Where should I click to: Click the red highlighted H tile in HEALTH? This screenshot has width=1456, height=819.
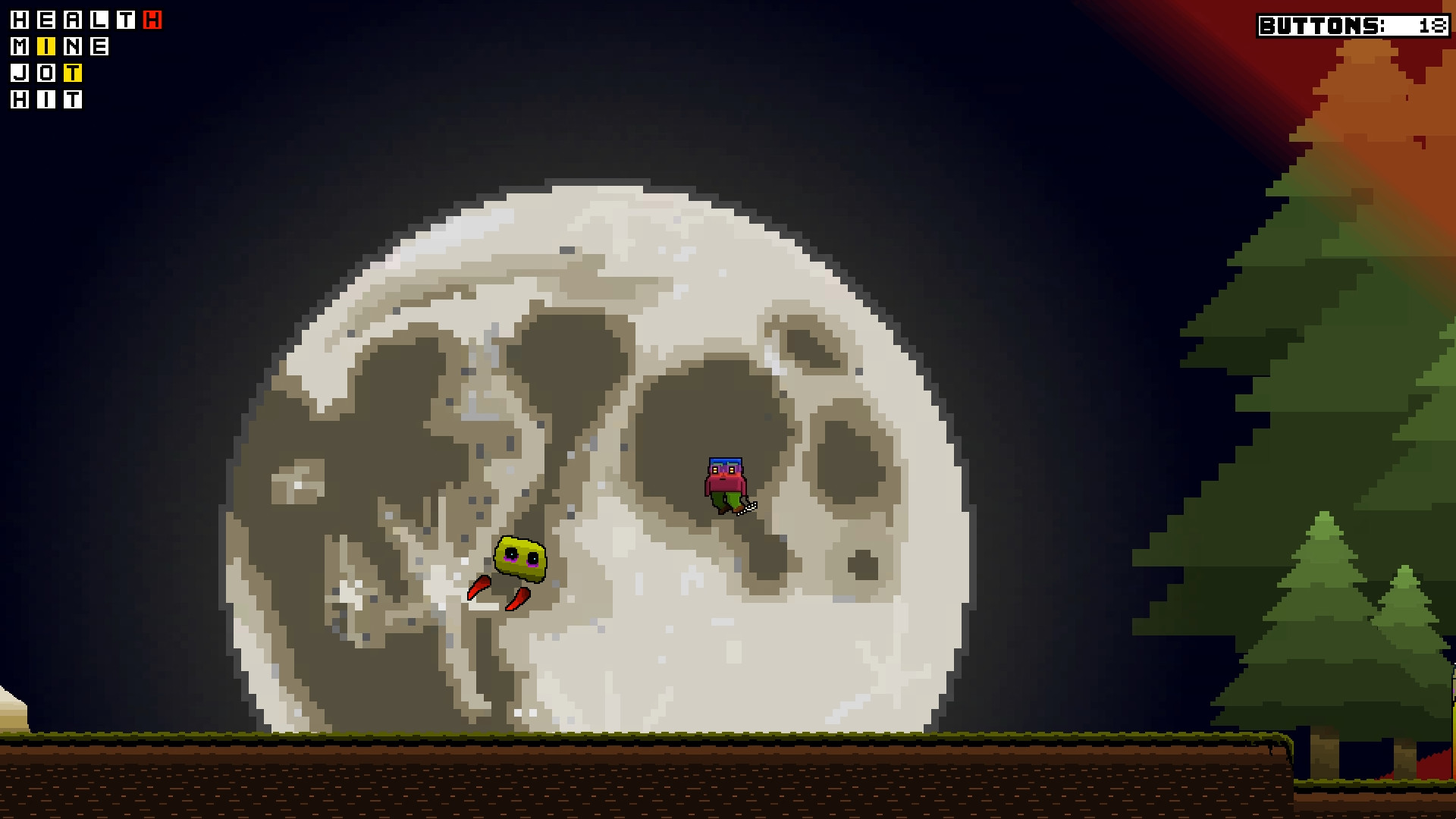click(152, 20)
